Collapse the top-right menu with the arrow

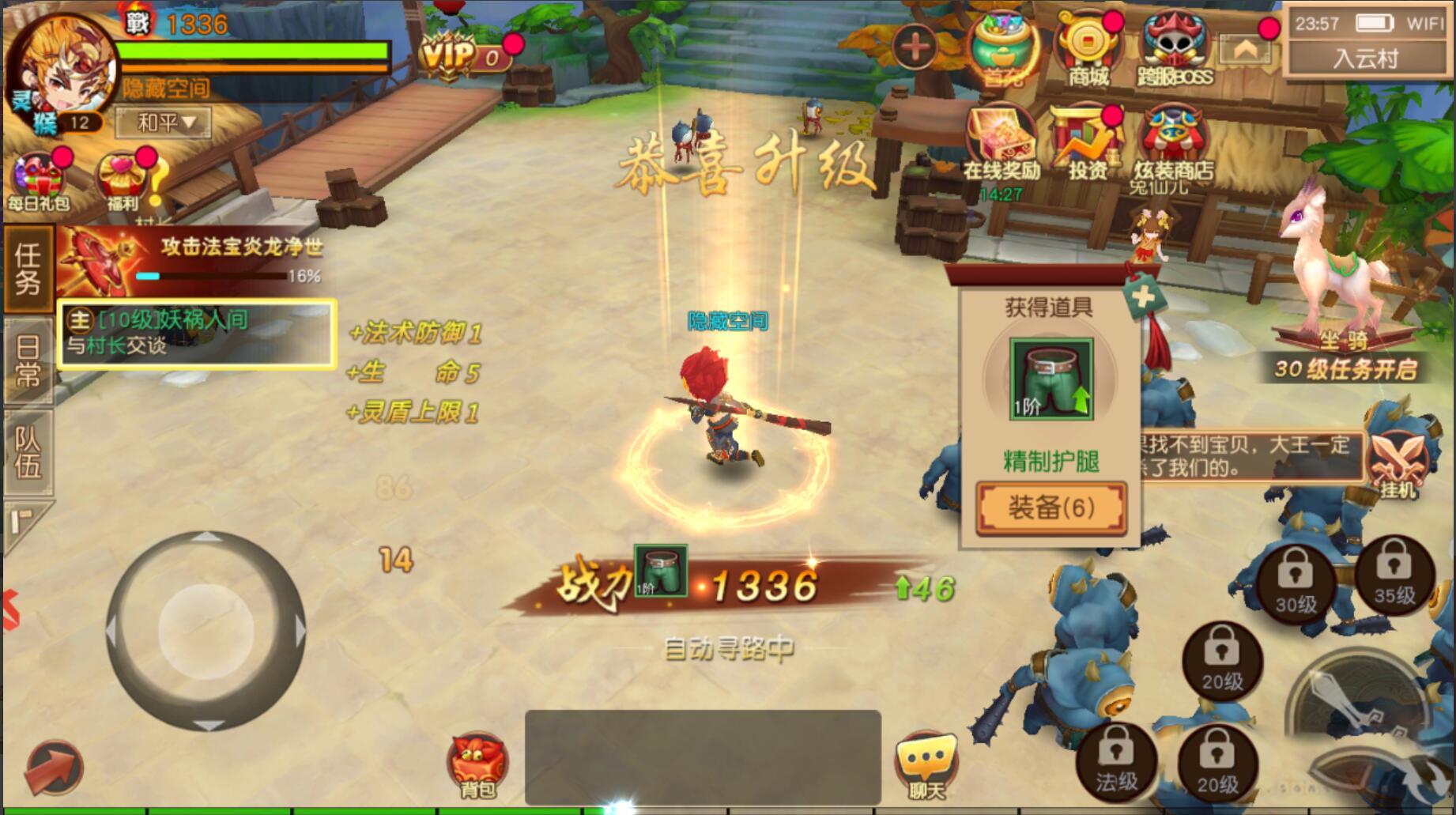point(1247,49)
